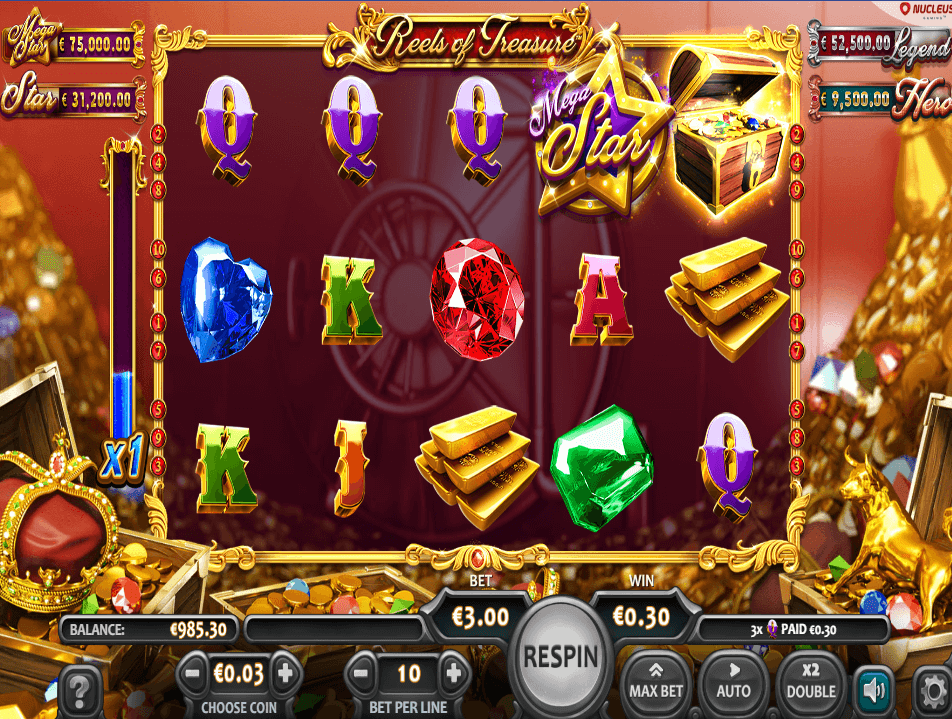This screenshot has height=719, width=952.
Task: Set the MAX BET
Action: (x=657, y=680)
